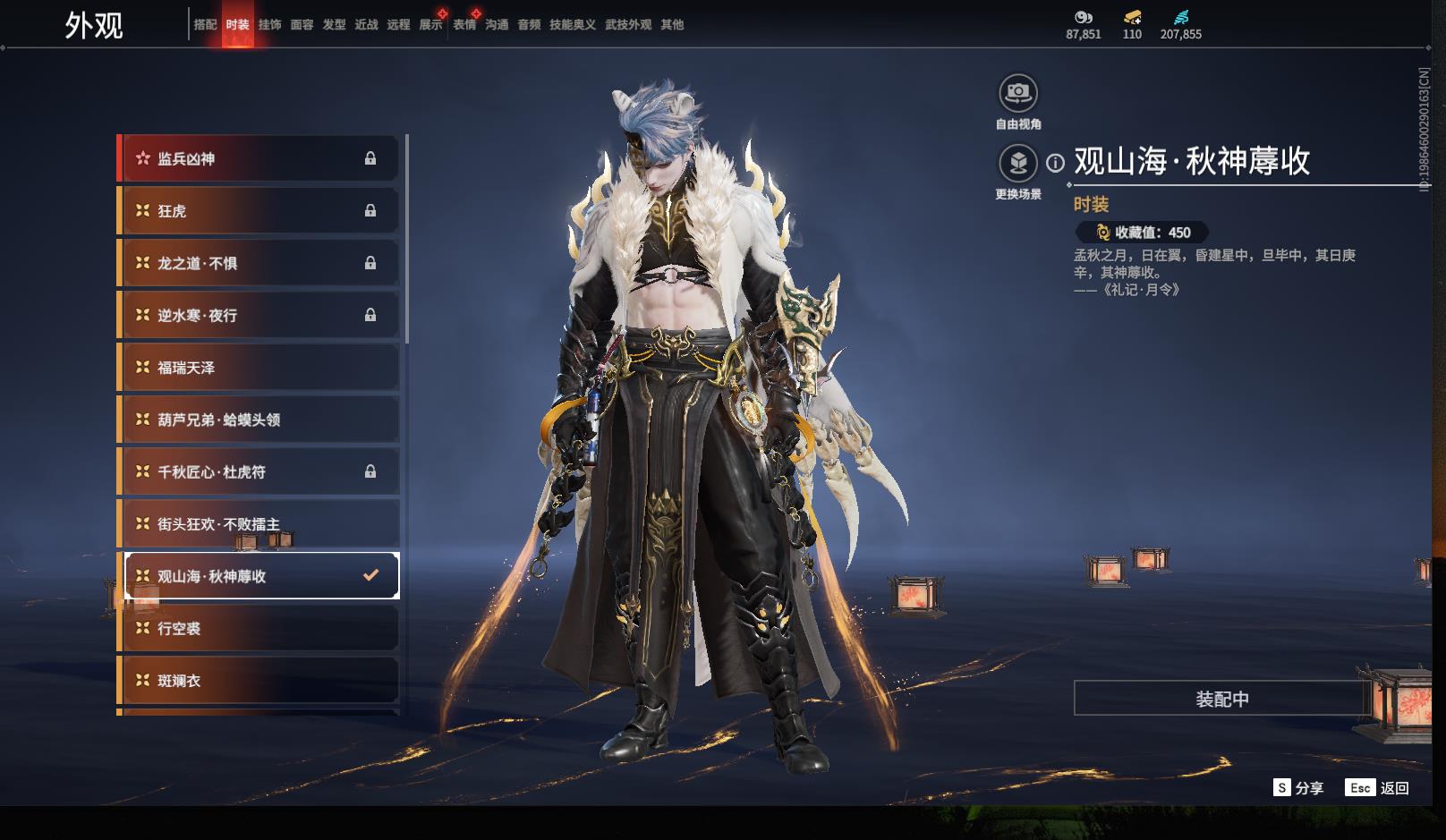The image size is (1446, 840).
Task: Choose the 监兵凶神 outfit
Action: point(259,159)
